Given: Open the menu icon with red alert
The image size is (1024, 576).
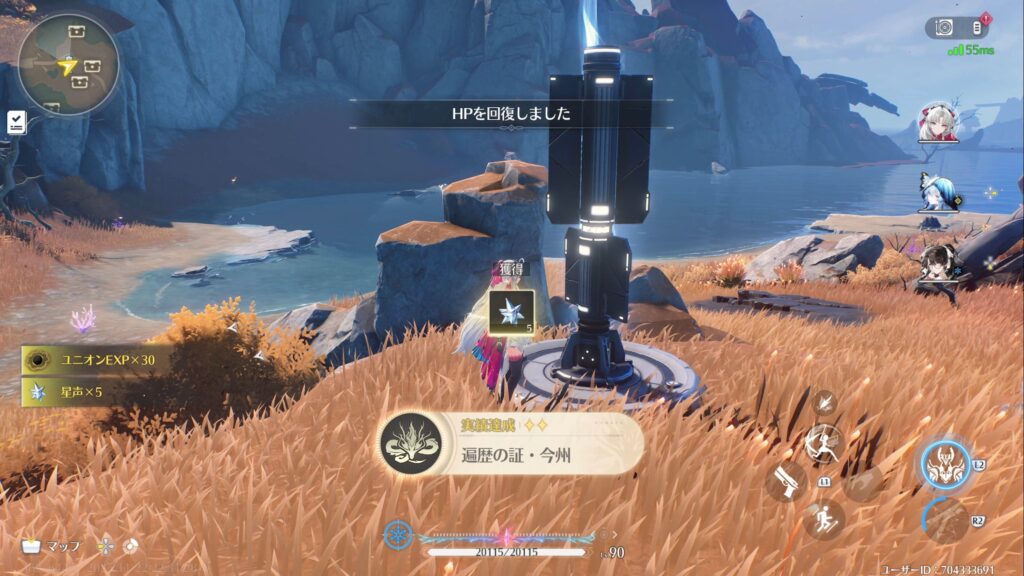Looking at the screenshot, I should pyautogui.click(x=977, y=27).
